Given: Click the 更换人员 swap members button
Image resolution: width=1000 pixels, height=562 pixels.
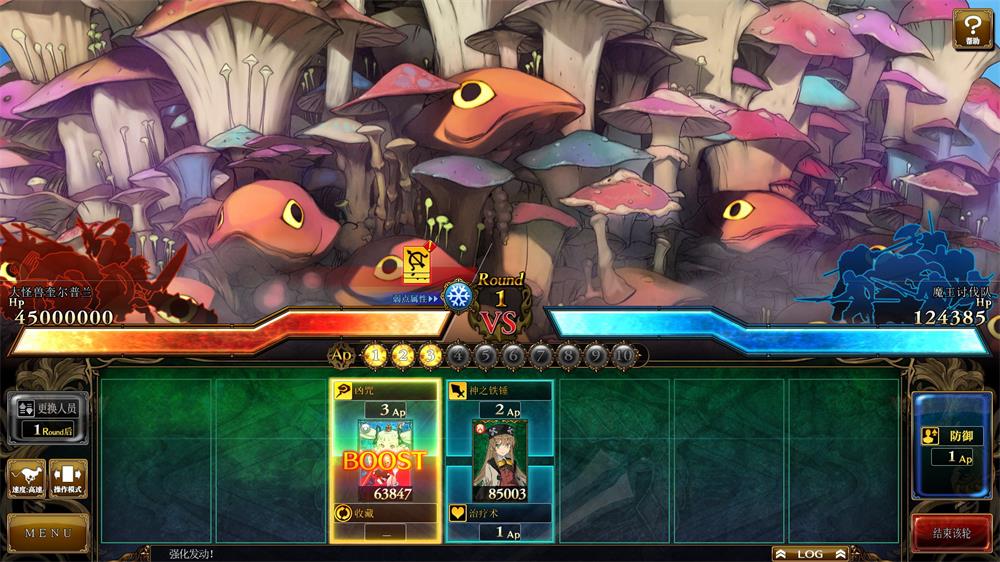Looking at the screenshot, I should pos(48,417).
